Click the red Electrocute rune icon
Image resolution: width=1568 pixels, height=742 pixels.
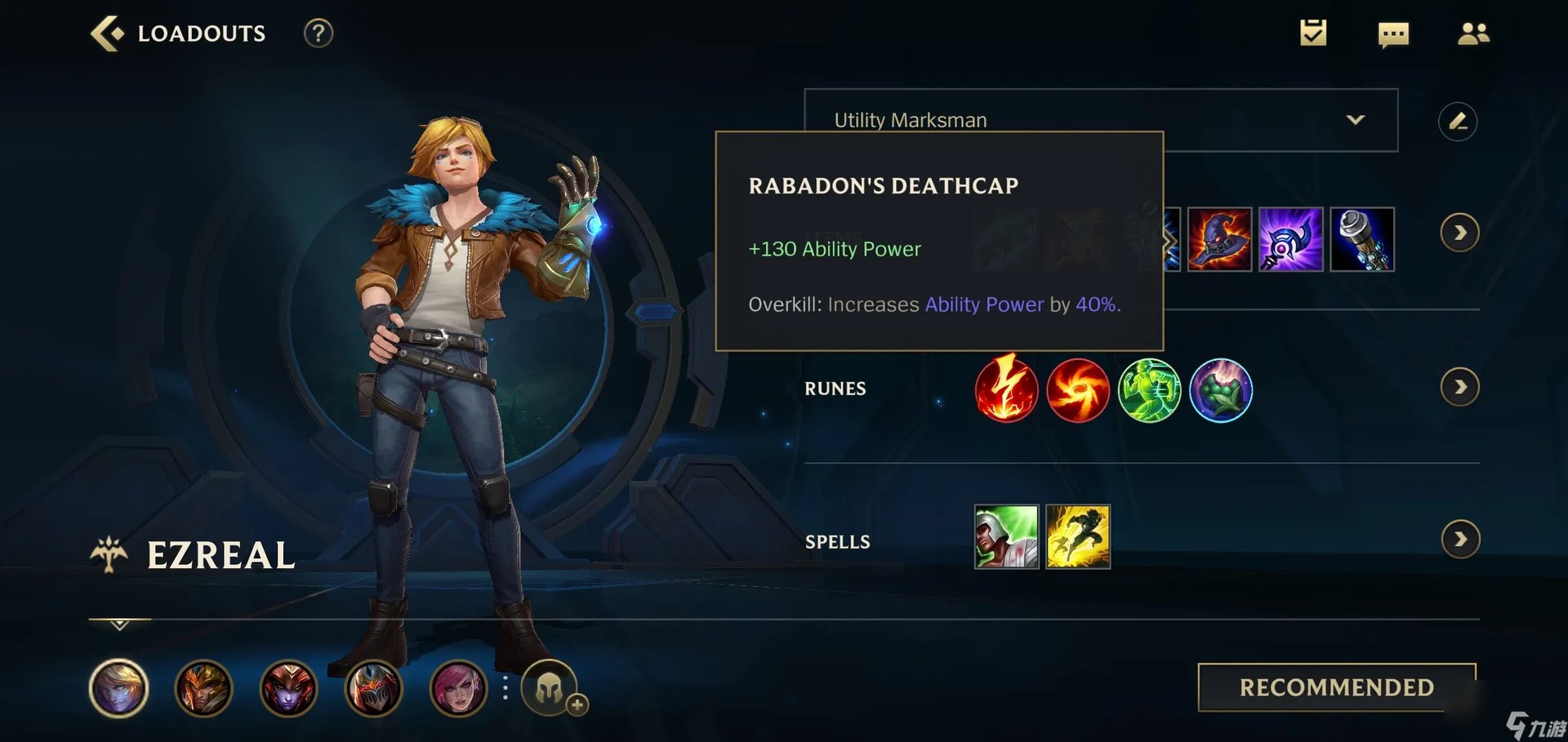tap(1006, 390)
